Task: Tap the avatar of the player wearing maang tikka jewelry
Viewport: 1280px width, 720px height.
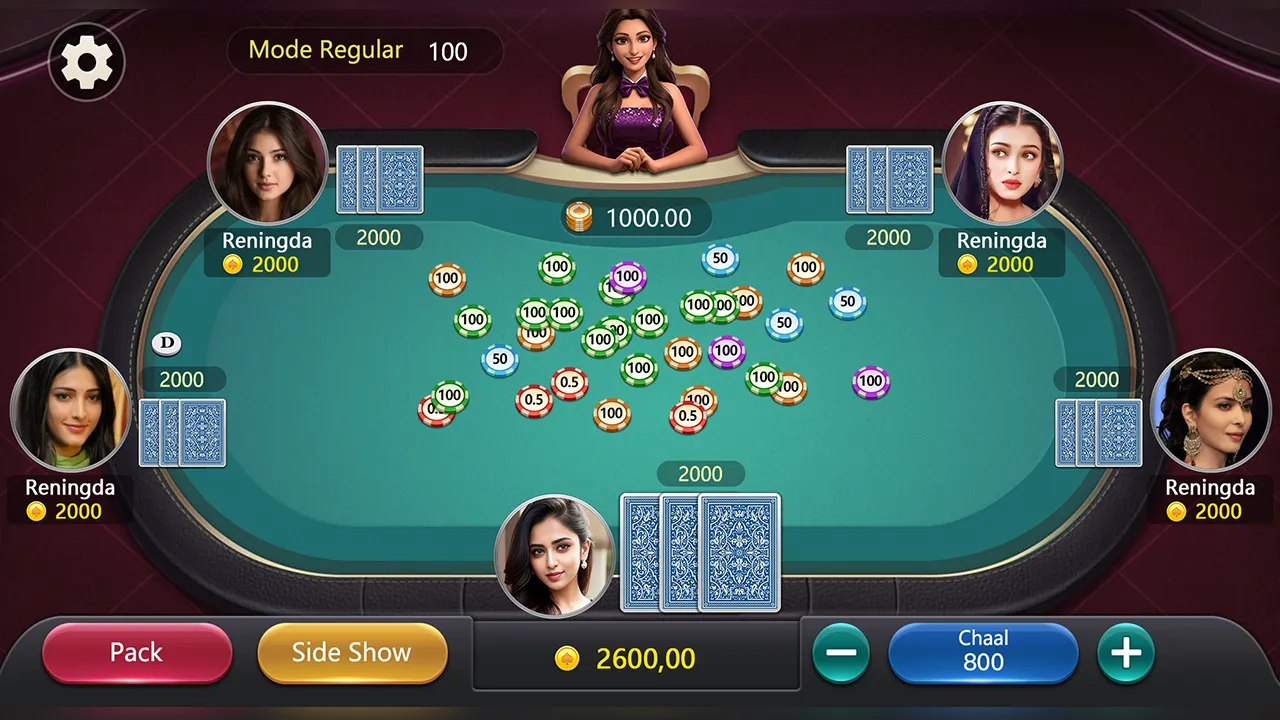Action: (x=1211, y=410)
